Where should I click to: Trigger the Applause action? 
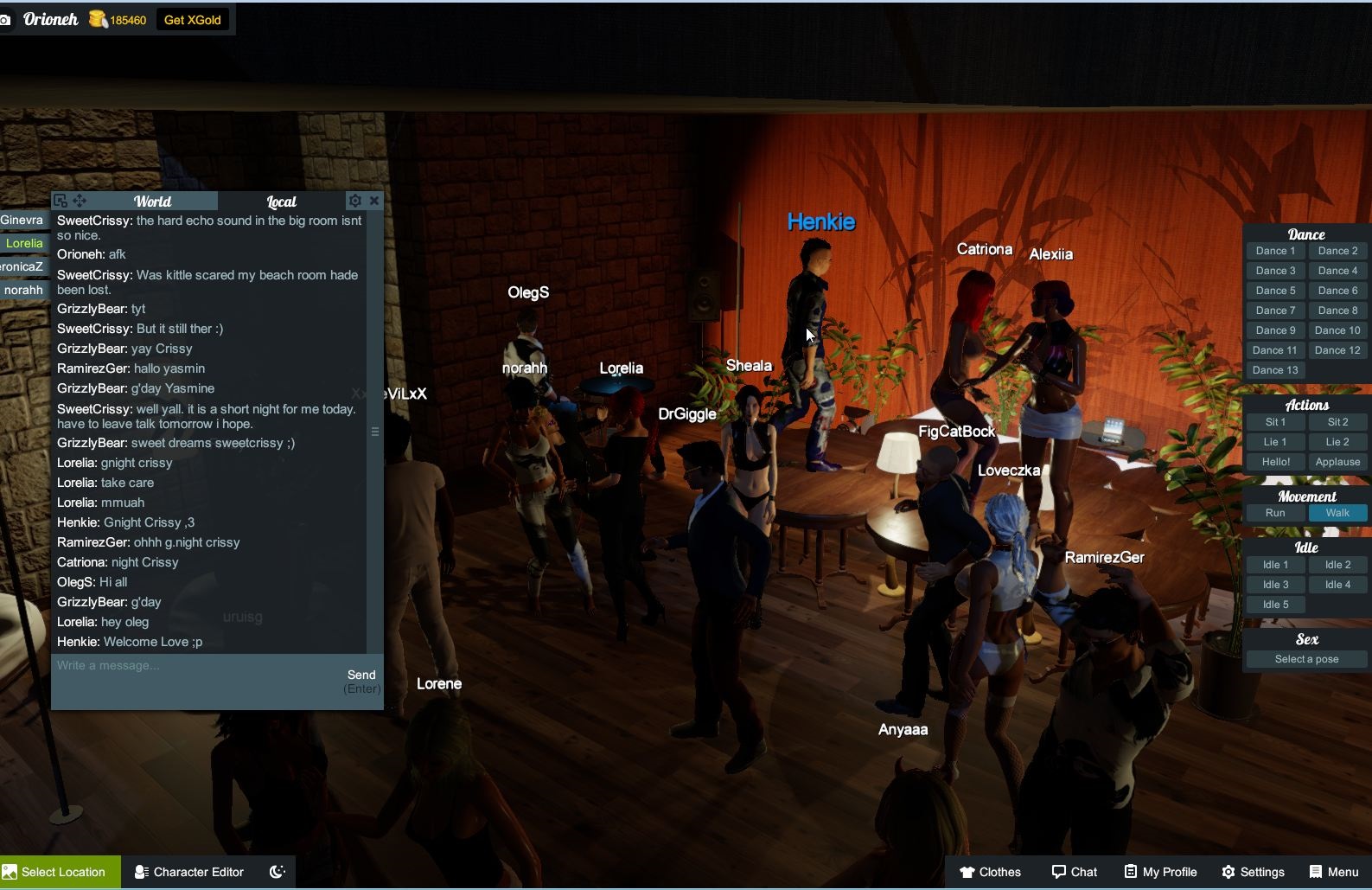[x=1337, y=462]
